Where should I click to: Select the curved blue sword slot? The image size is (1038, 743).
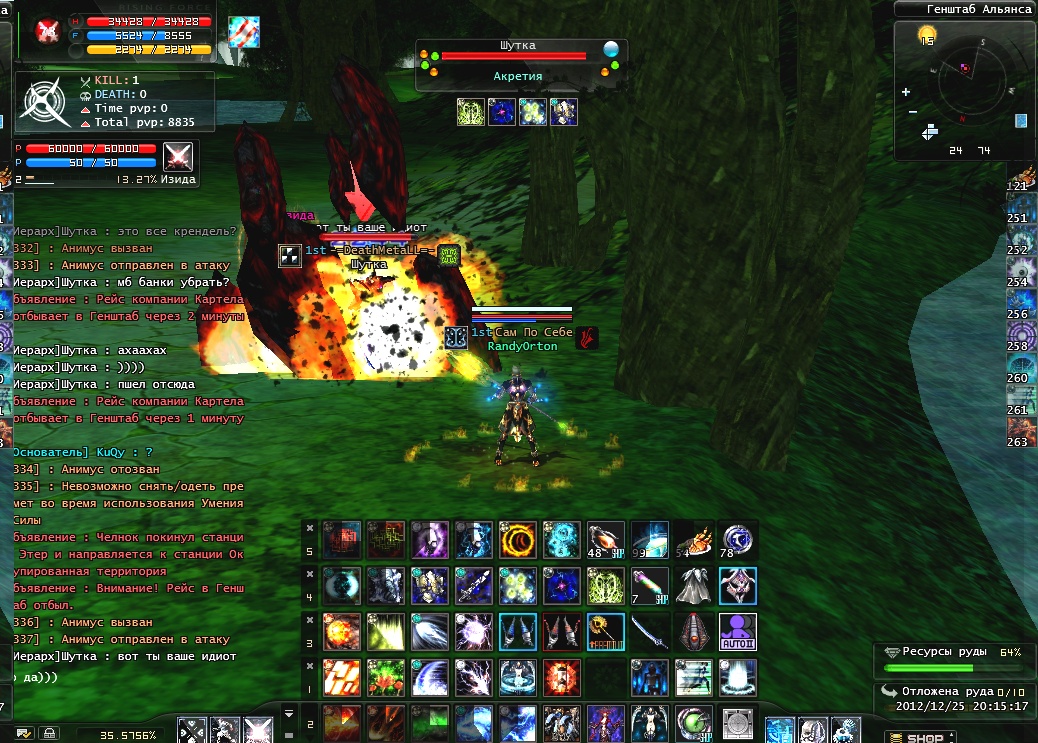click(x=650, y=632)
